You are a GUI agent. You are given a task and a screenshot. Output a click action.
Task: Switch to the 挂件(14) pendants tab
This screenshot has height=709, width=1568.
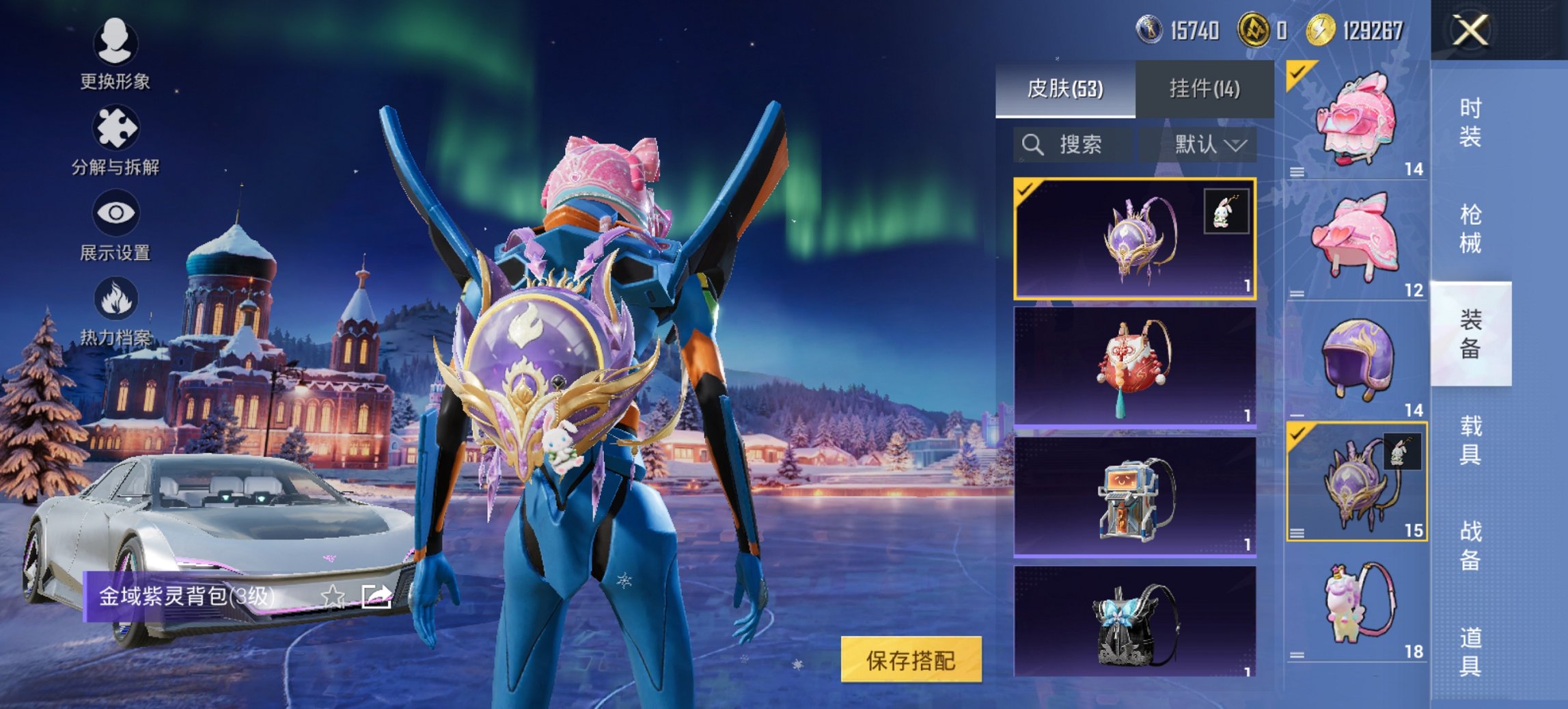(1204, 89)
